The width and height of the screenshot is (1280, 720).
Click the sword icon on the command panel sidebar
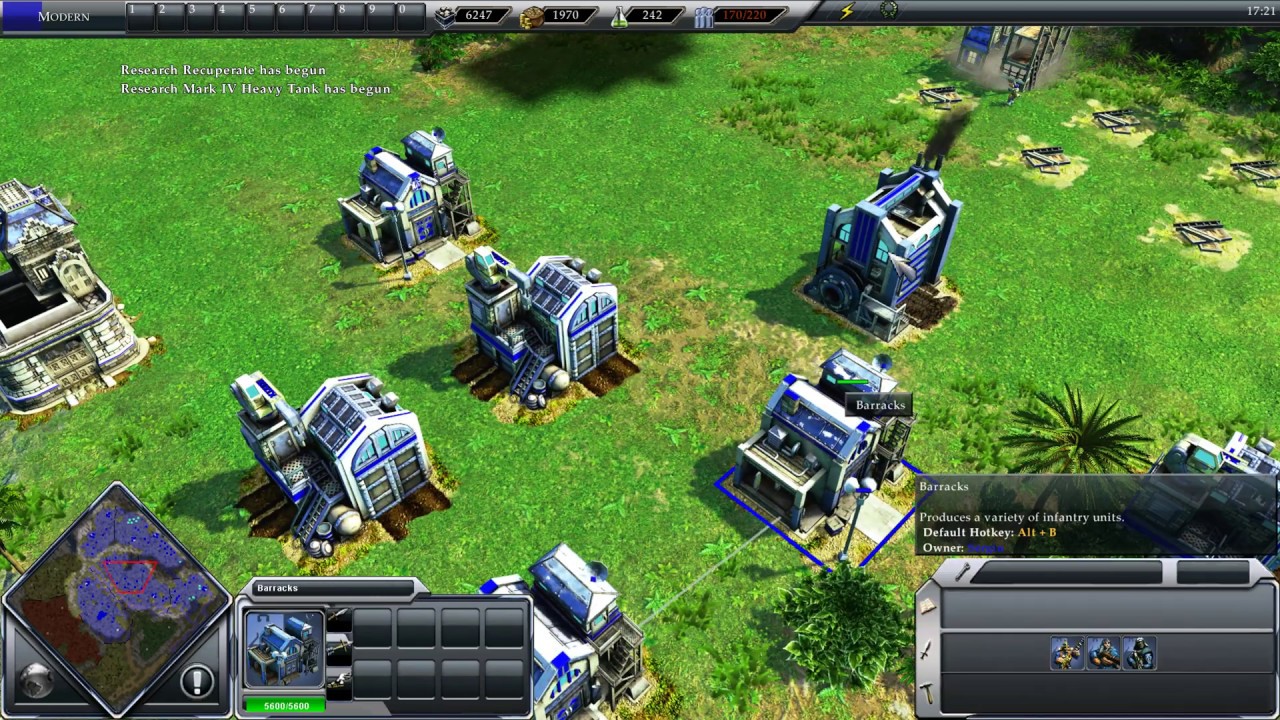click(924, 649)
